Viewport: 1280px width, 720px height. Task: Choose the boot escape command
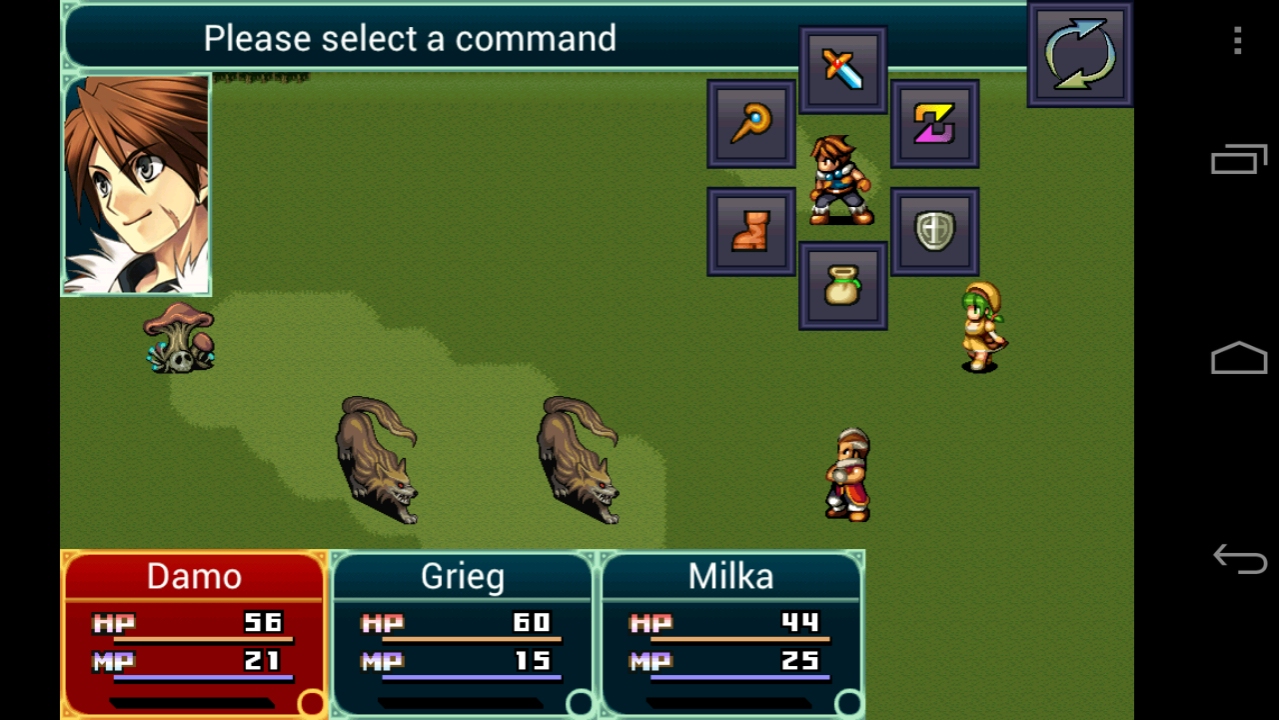(751, 231)
